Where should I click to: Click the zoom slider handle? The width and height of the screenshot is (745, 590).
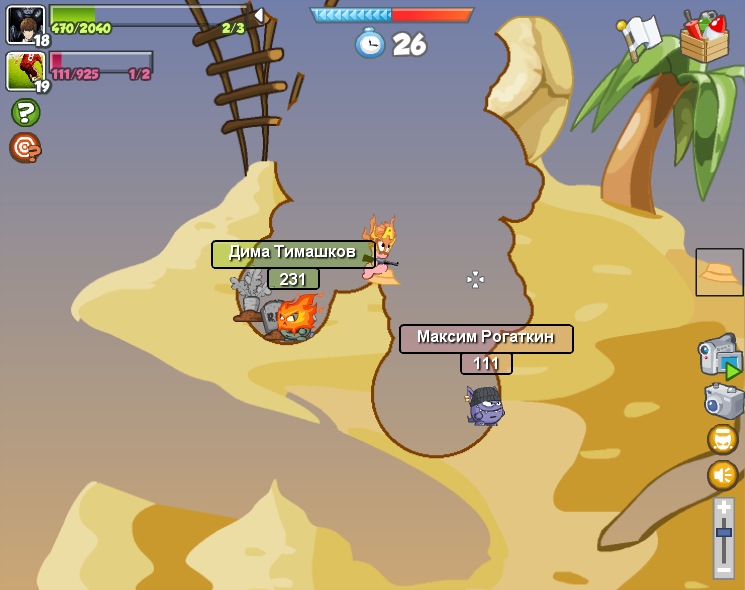[x=723, y=533]
